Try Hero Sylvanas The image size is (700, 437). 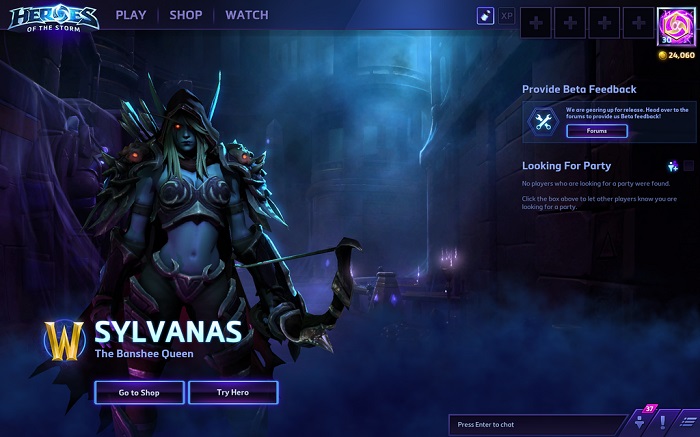pyautogui.click(x=233, y=392)
